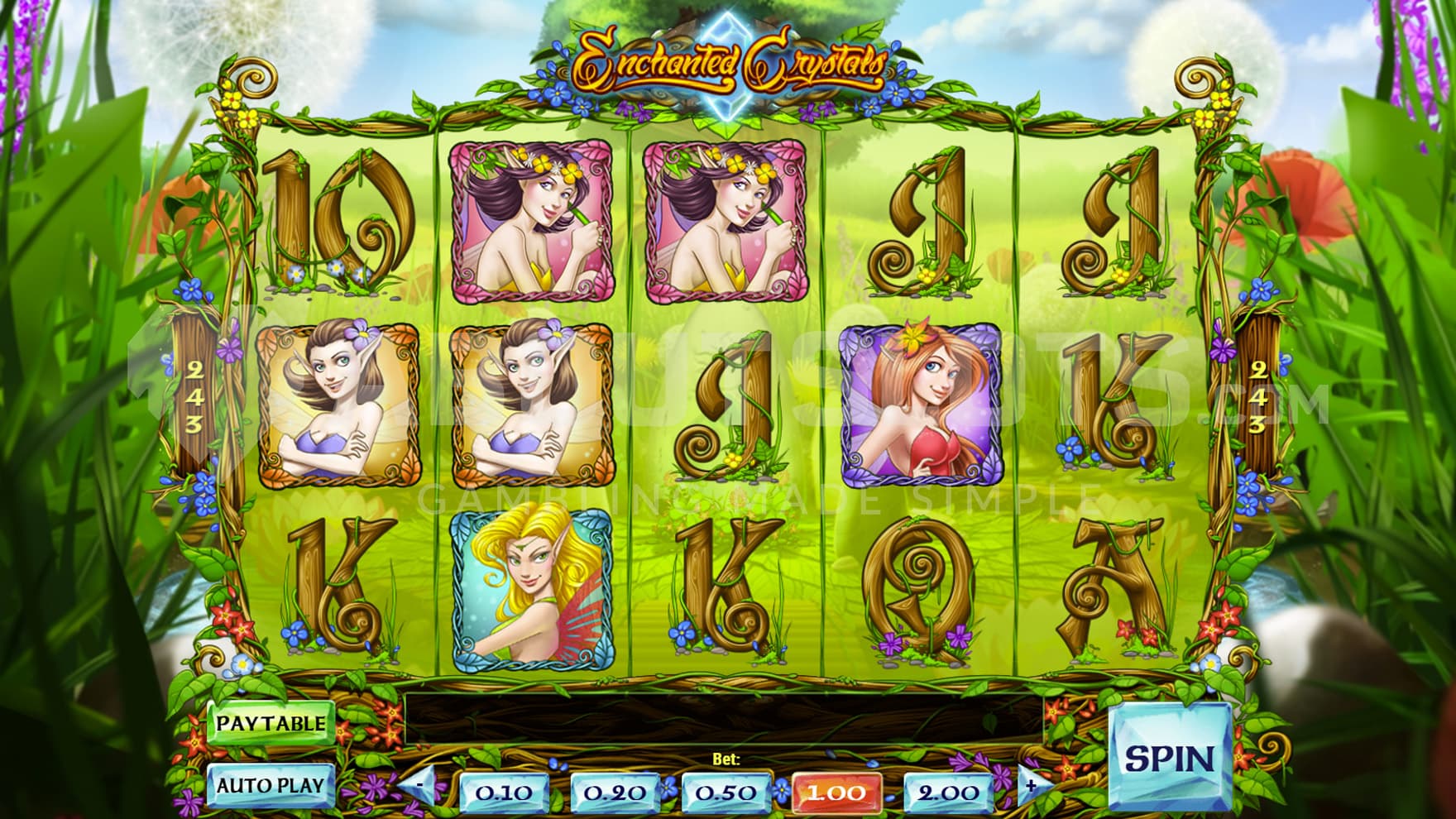Pick the 1.00 bet value
The image size is (1456, 819).
[836, 792]
